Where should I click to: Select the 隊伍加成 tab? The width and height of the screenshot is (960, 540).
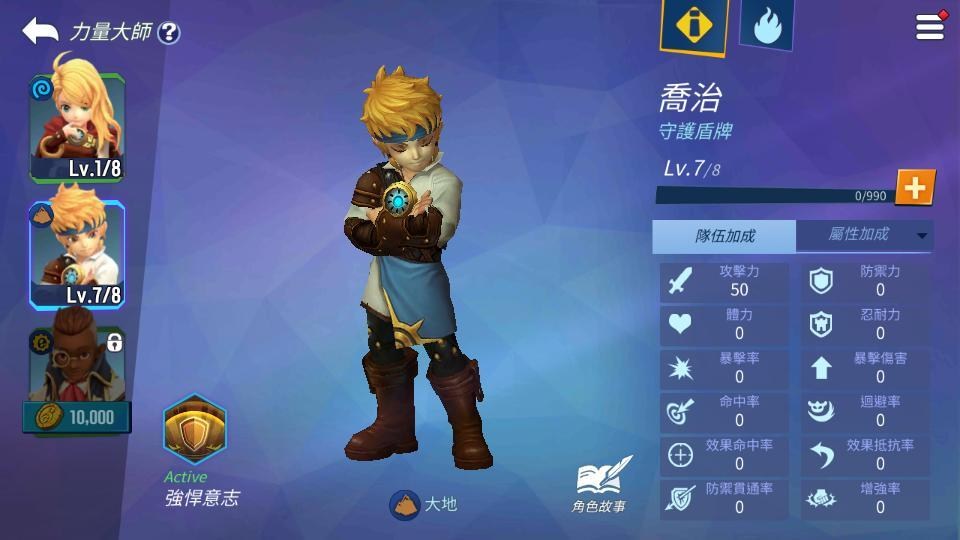725,236
